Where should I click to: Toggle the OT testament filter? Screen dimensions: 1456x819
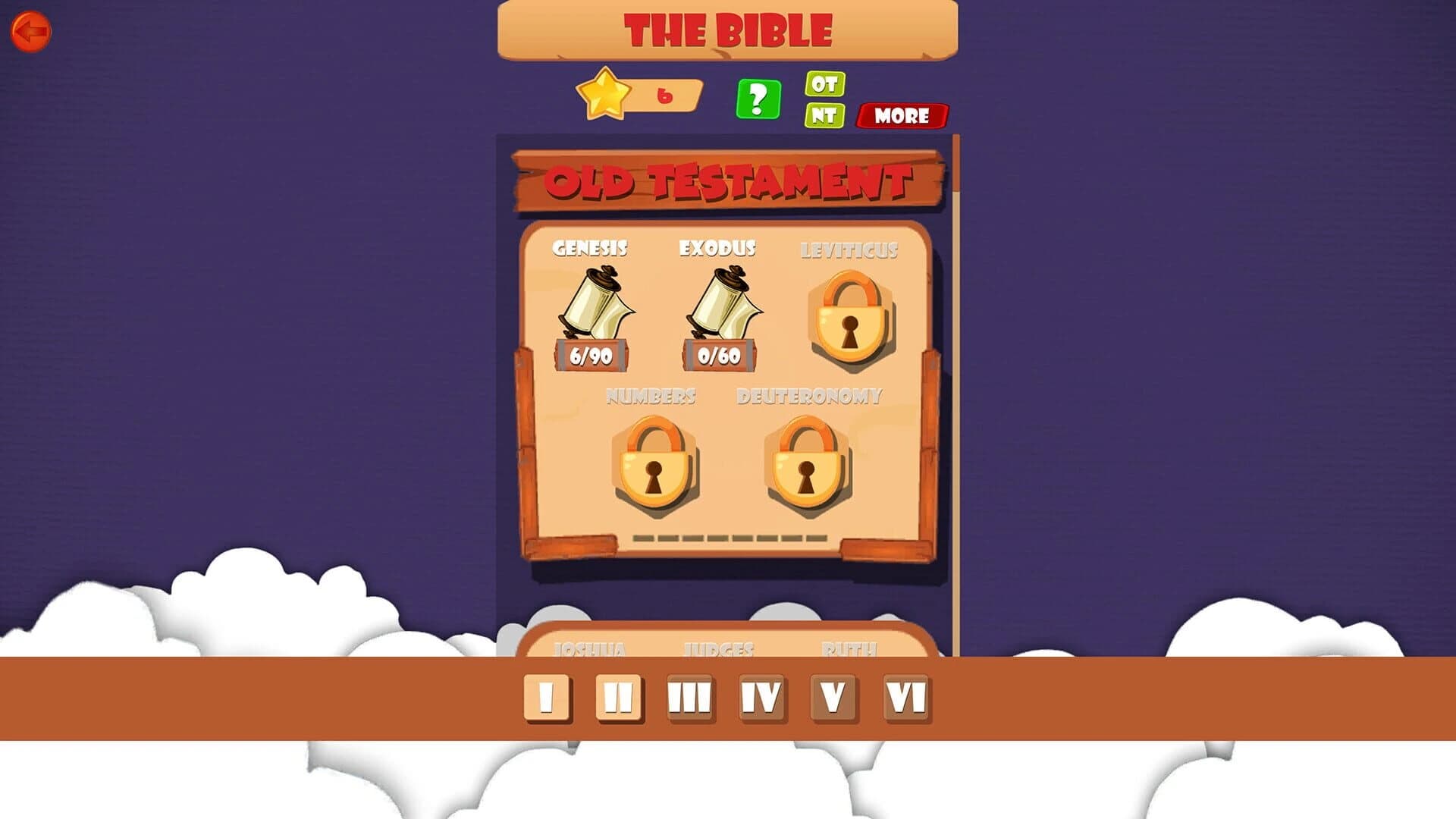click(824, 86)
